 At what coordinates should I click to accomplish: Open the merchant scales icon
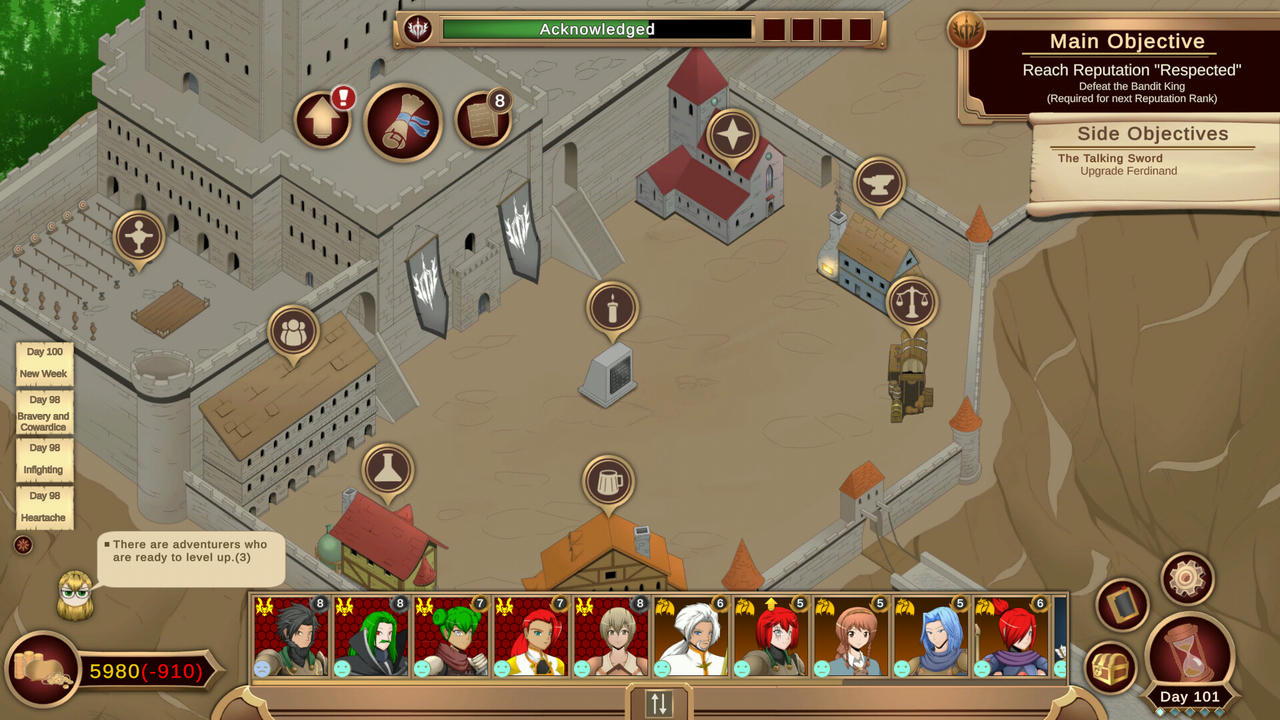(x=913, y=303)
